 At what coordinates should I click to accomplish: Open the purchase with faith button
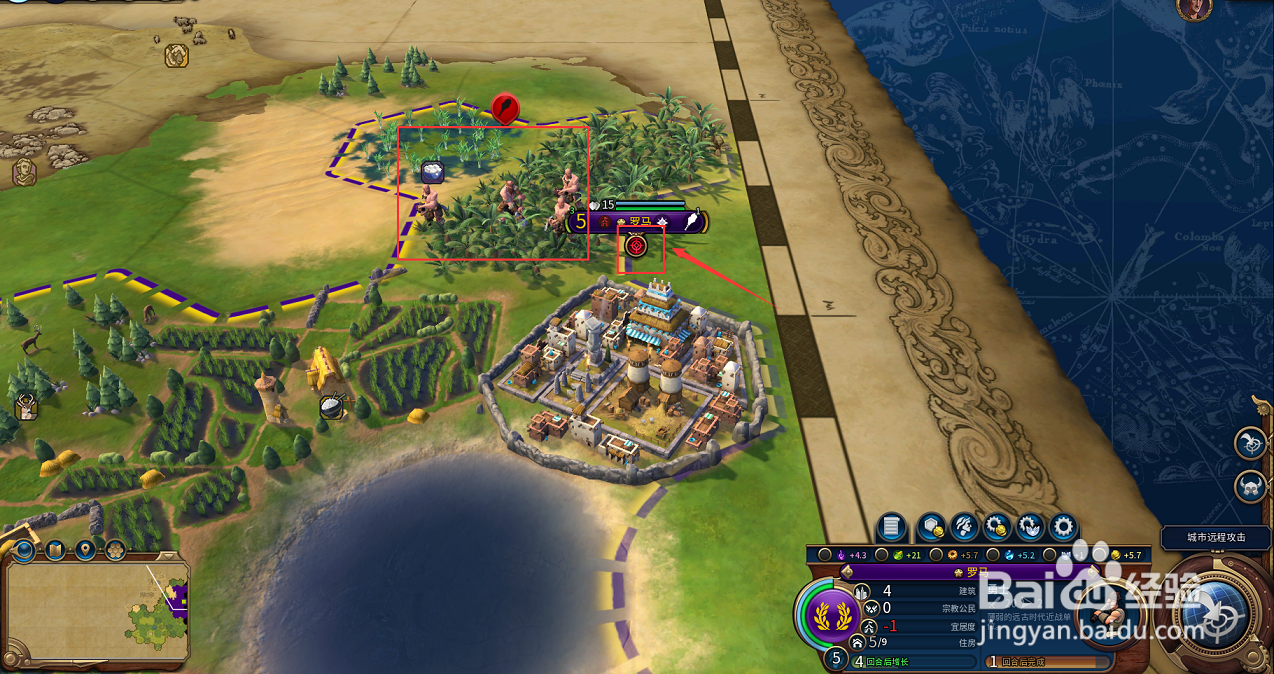(1029, 527)
